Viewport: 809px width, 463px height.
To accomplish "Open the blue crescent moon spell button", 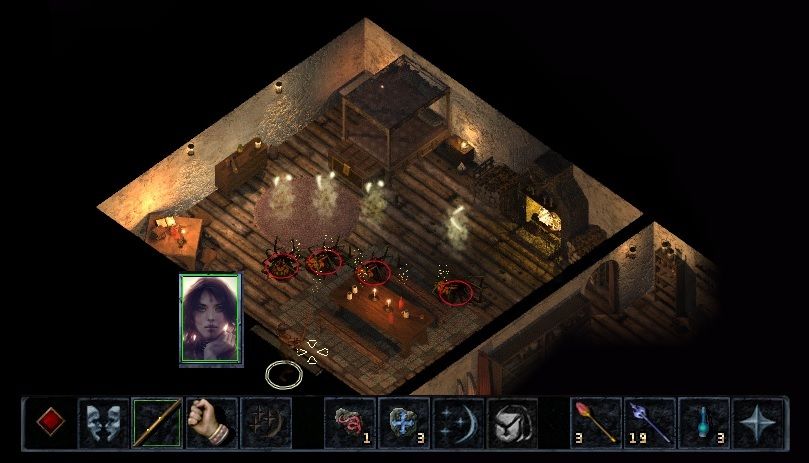I will [x=459, y=422].
